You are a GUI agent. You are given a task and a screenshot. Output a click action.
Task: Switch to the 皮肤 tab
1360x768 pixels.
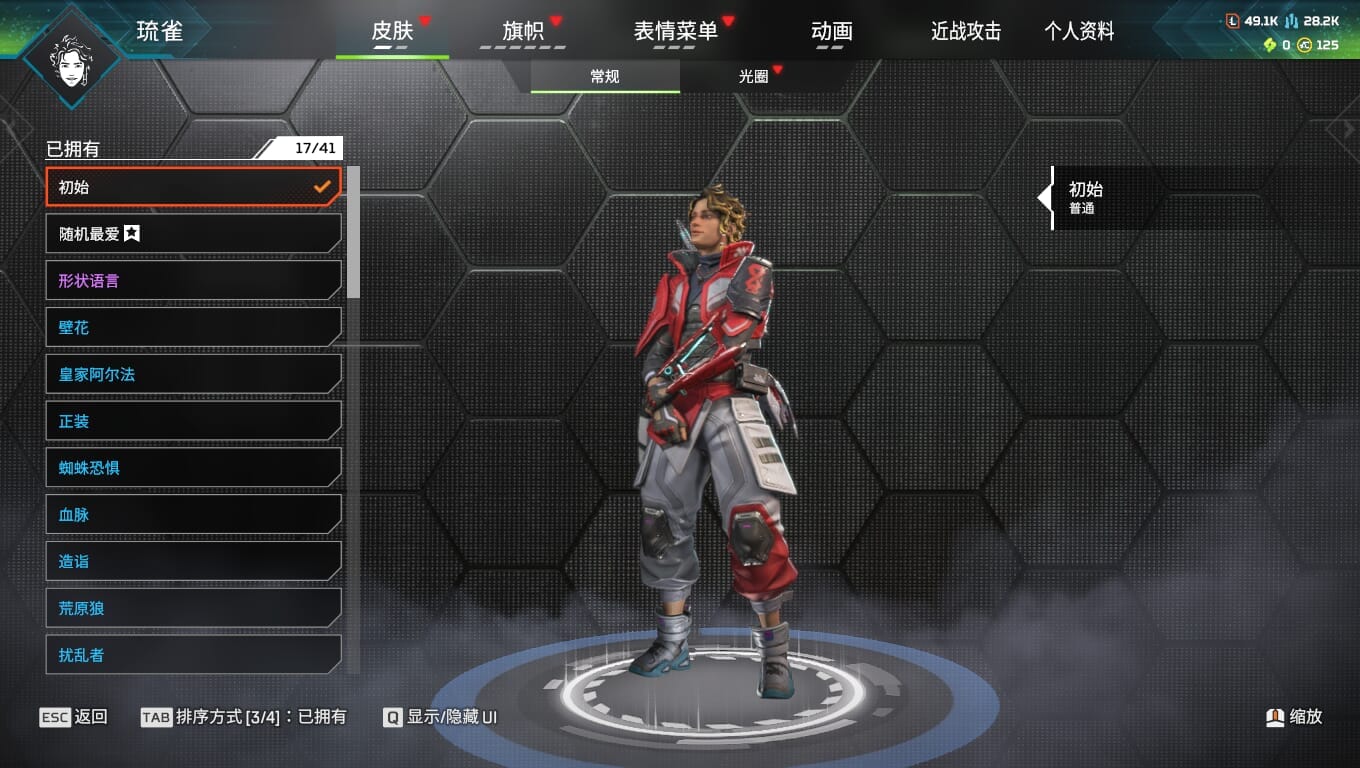pos(392,31)
